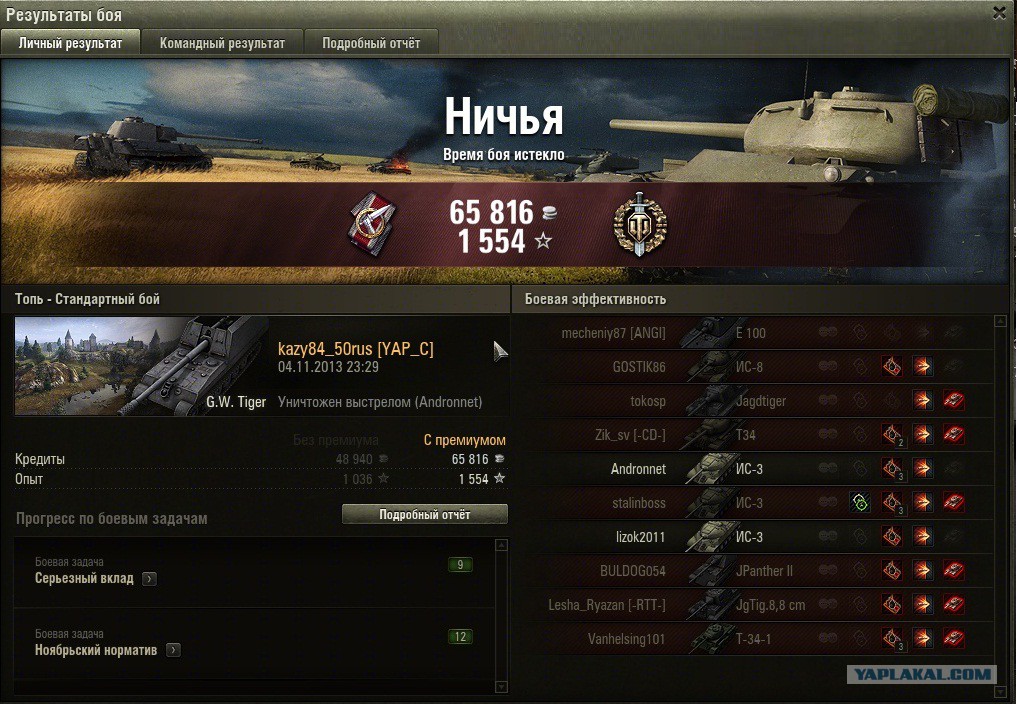This screenshot has width=1017, height=704.
Task: Click the player name kazy84_50rus
Action: [x=355, y=349]
